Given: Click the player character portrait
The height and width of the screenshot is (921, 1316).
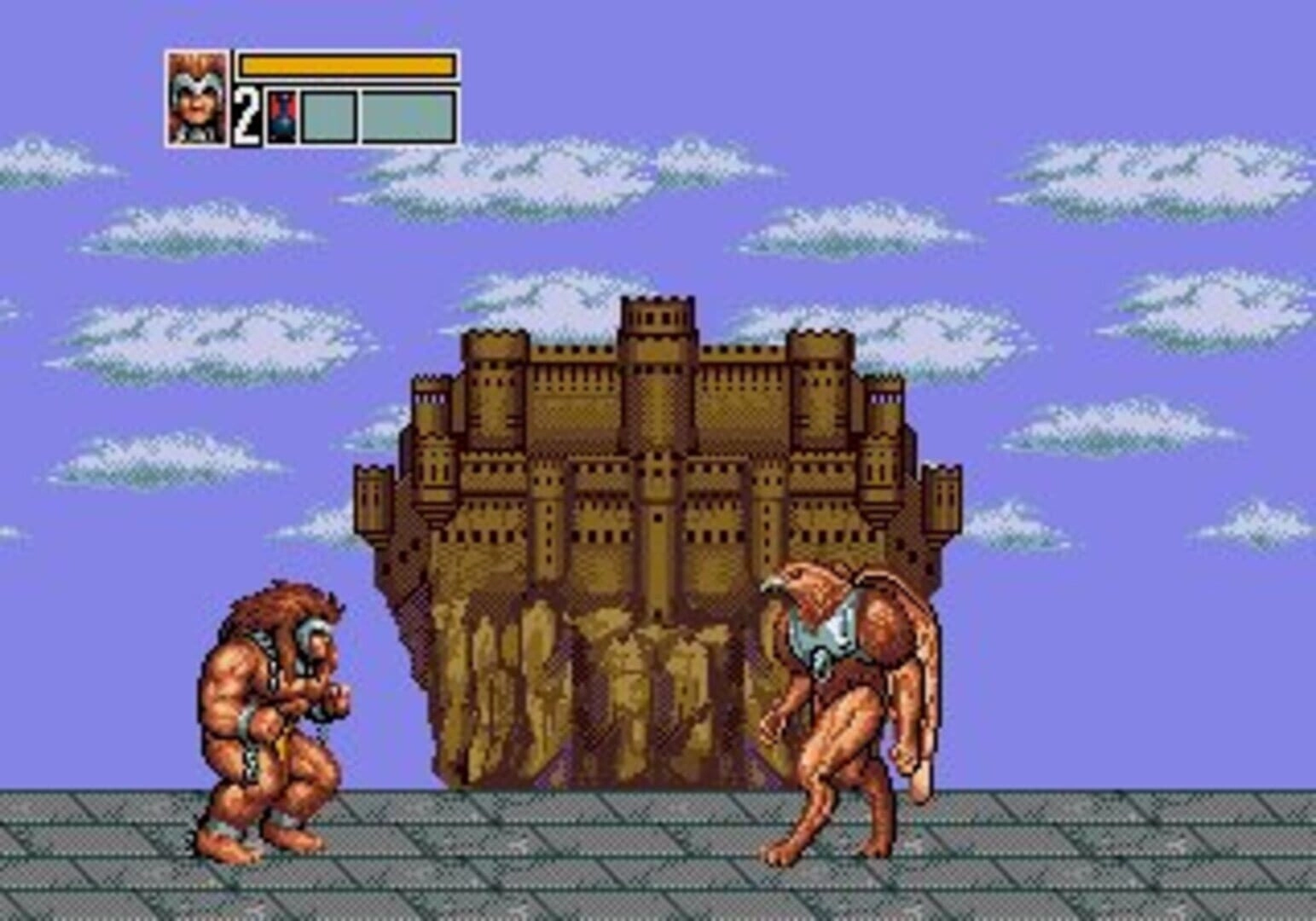Looking at the screenshot, I should [x=198, y=98].
